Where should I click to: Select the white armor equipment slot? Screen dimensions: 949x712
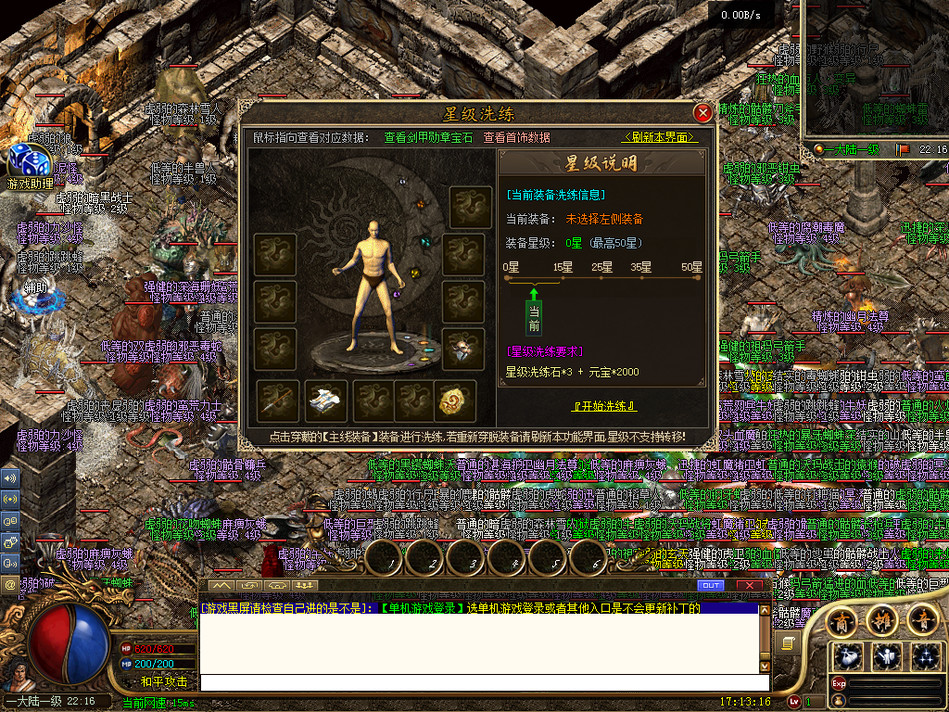(x=326, y=401)
